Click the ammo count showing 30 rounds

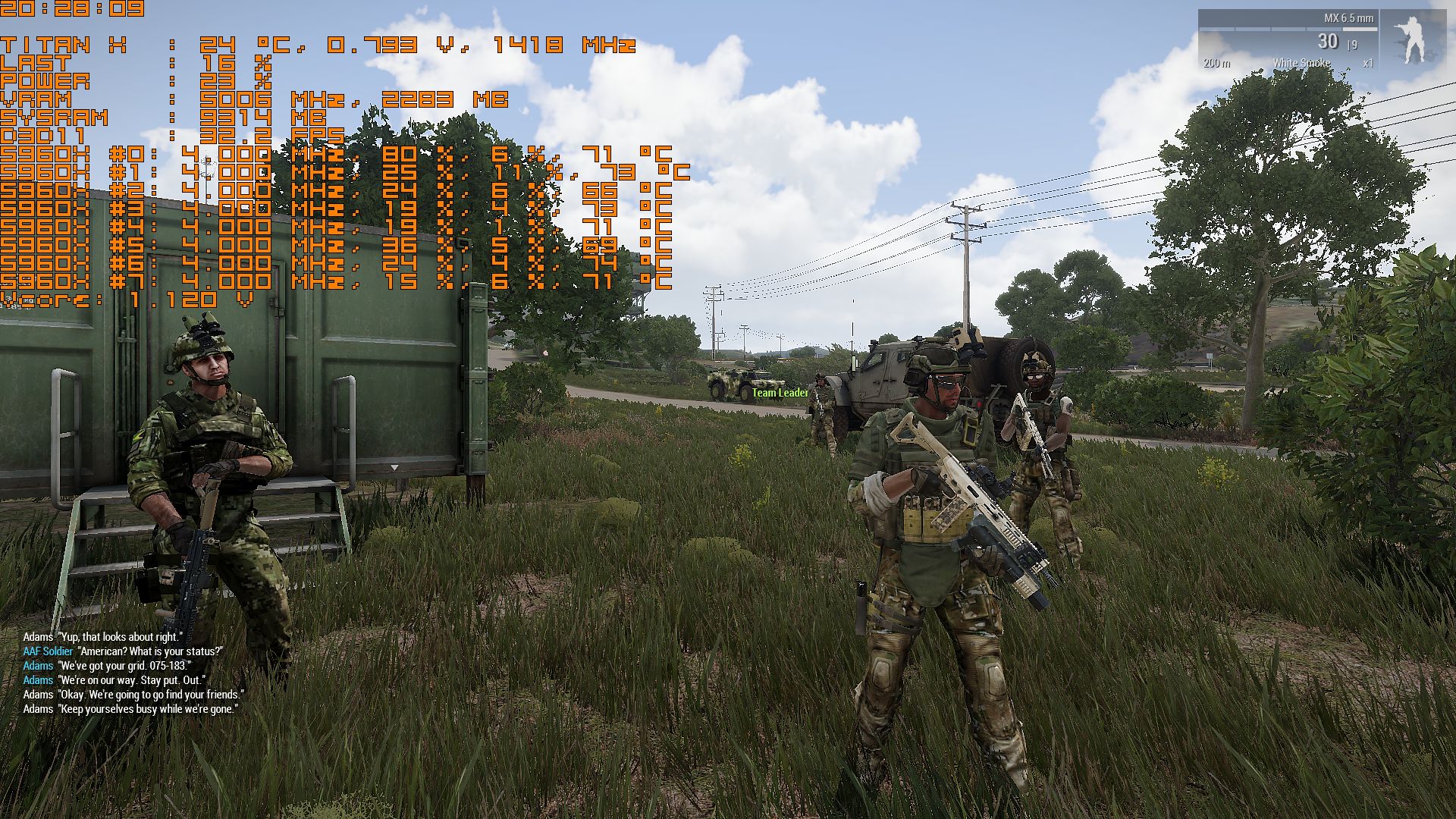tap(1328, 42)
